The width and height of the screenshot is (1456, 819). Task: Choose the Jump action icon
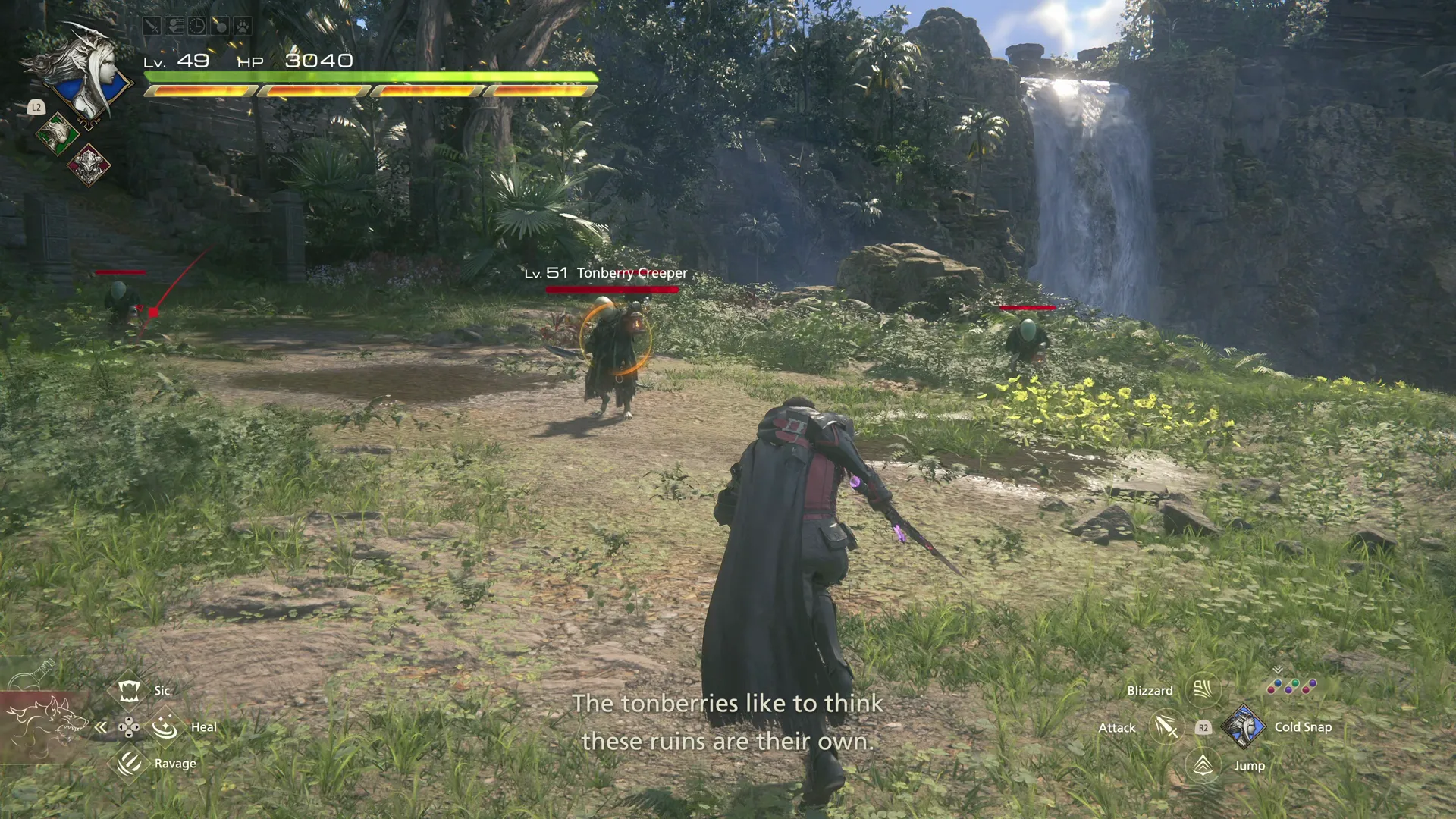tap(1203, 765)
